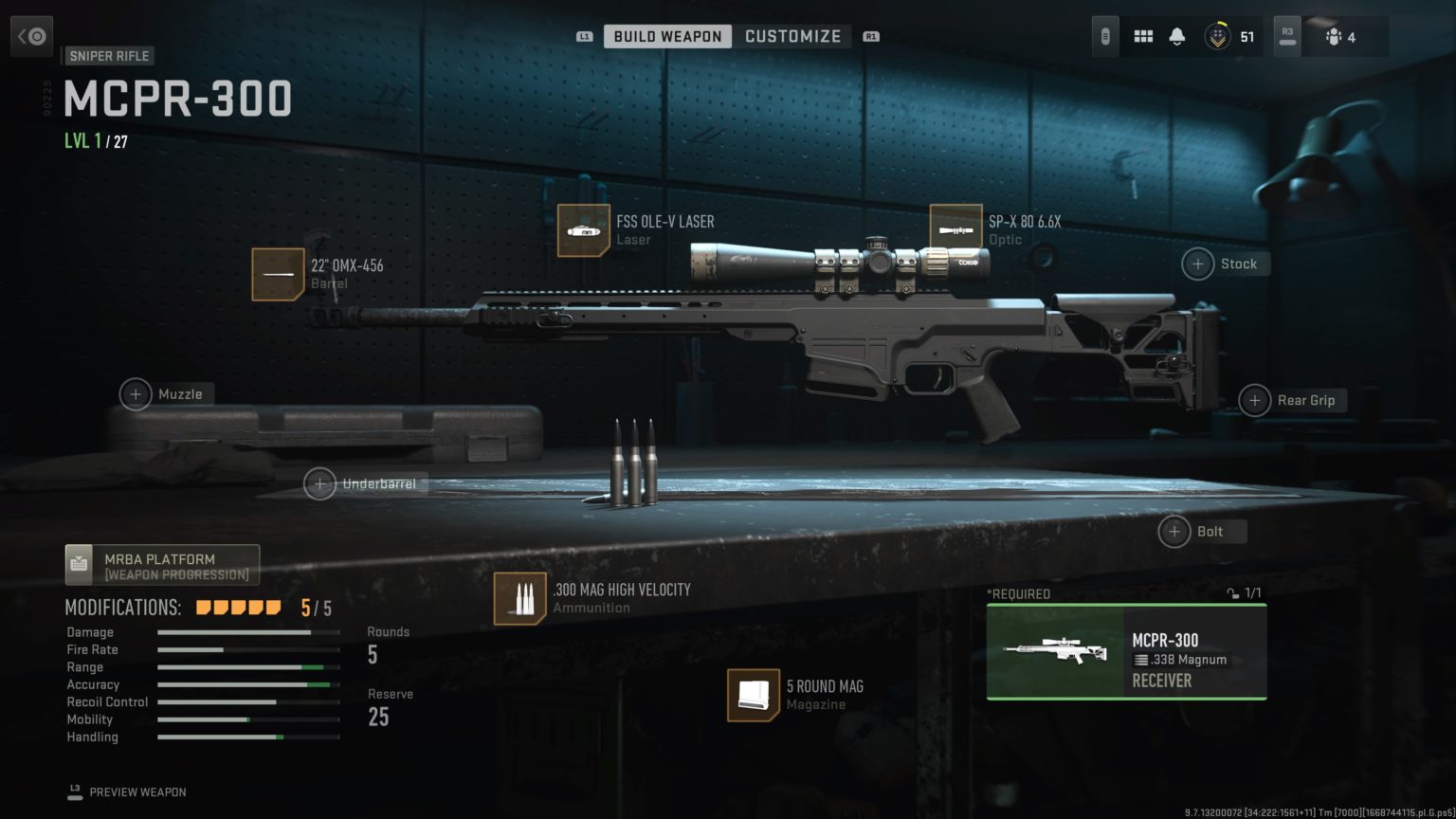
Task: Expand the empty Bolt attachment slot
Action: [1174, 531]
